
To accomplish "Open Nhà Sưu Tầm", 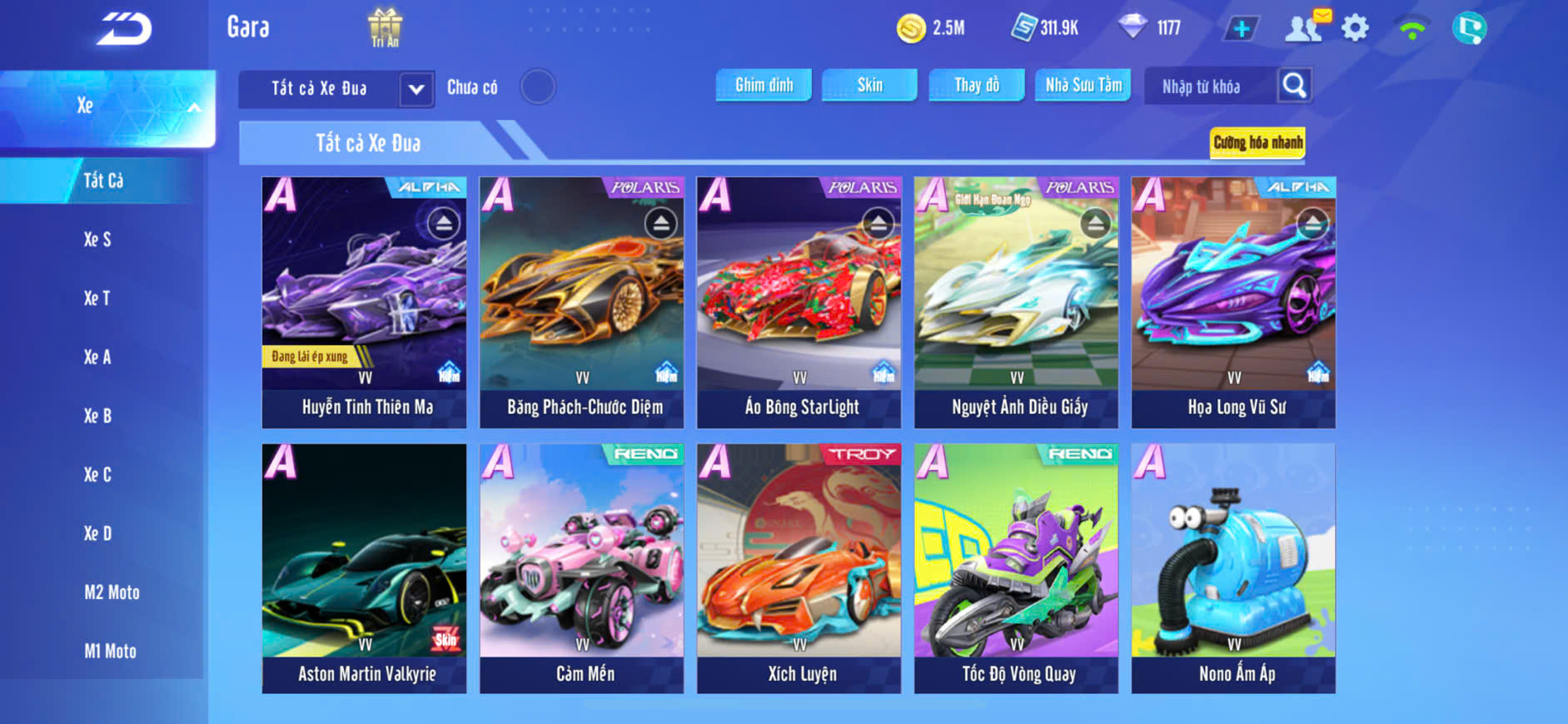I will click(x=1083, y=85).
